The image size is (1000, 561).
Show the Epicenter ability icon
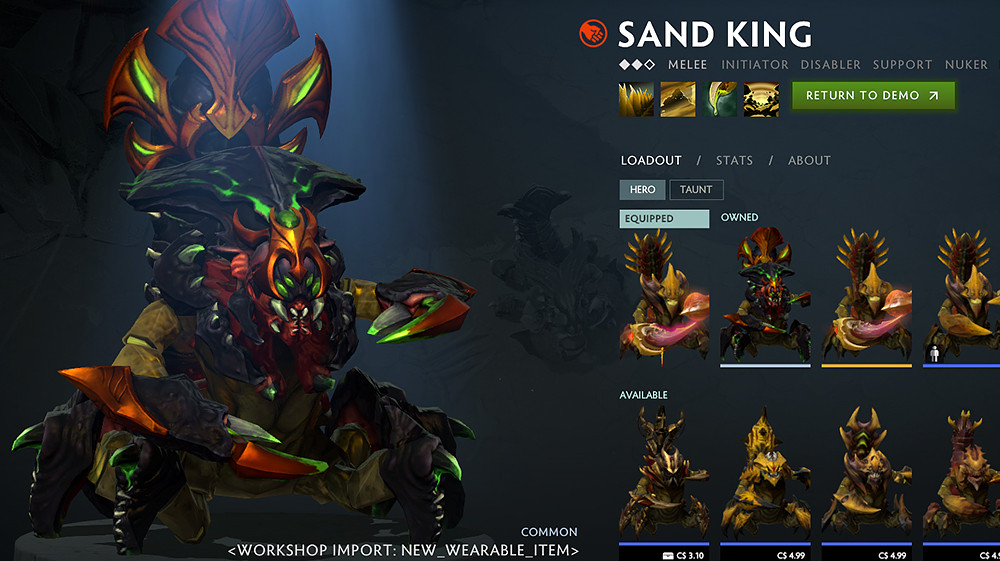coord(761,99)
